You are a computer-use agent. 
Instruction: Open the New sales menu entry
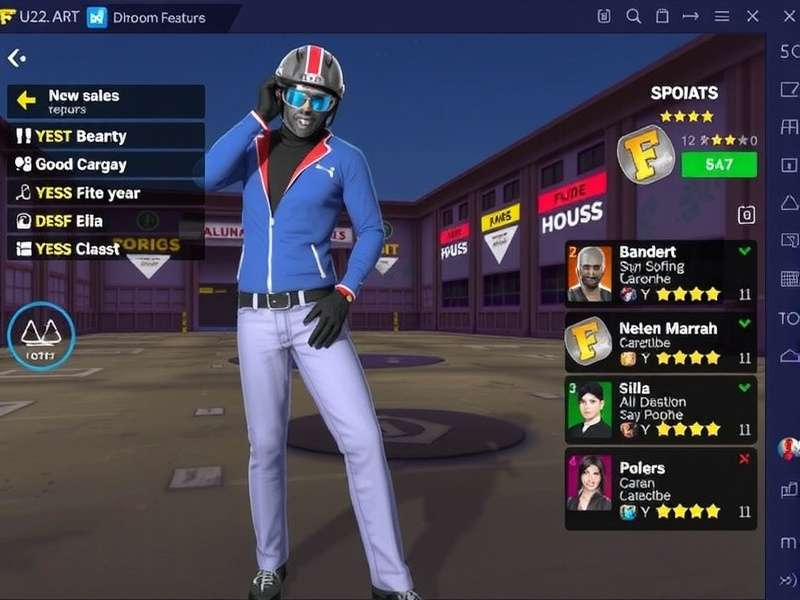click(105, 101)
